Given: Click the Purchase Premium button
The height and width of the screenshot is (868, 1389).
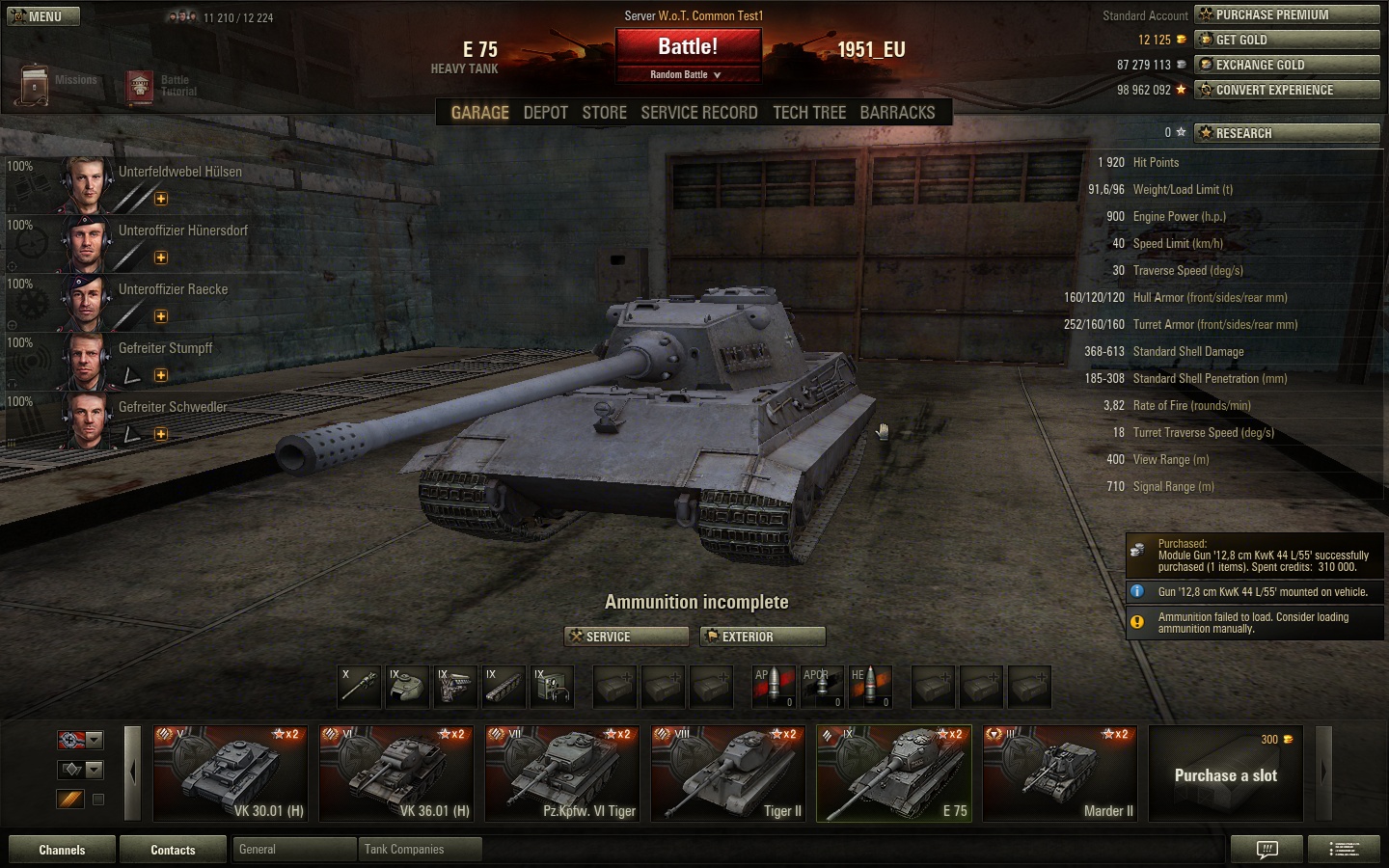Looking at the screenshot, I should (x=1287, y=14).
